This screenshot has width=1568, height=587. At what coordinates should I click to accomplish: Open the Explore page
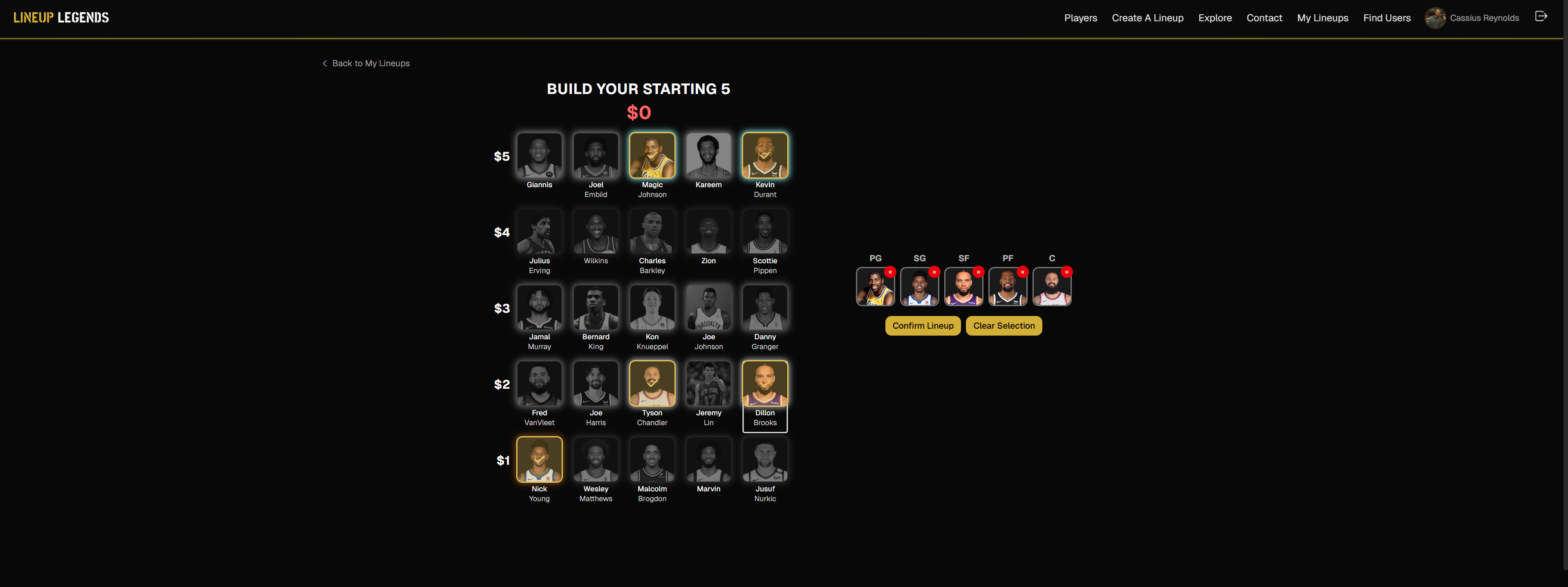pyautogui.click(x=1215, y=18)
